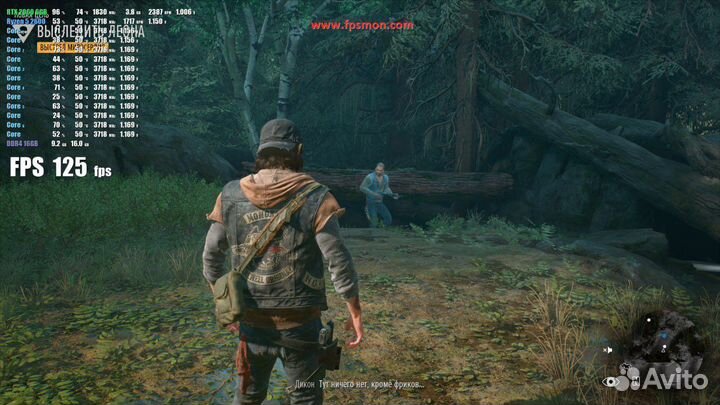Select the orange mission objective banner

point(73,47)
